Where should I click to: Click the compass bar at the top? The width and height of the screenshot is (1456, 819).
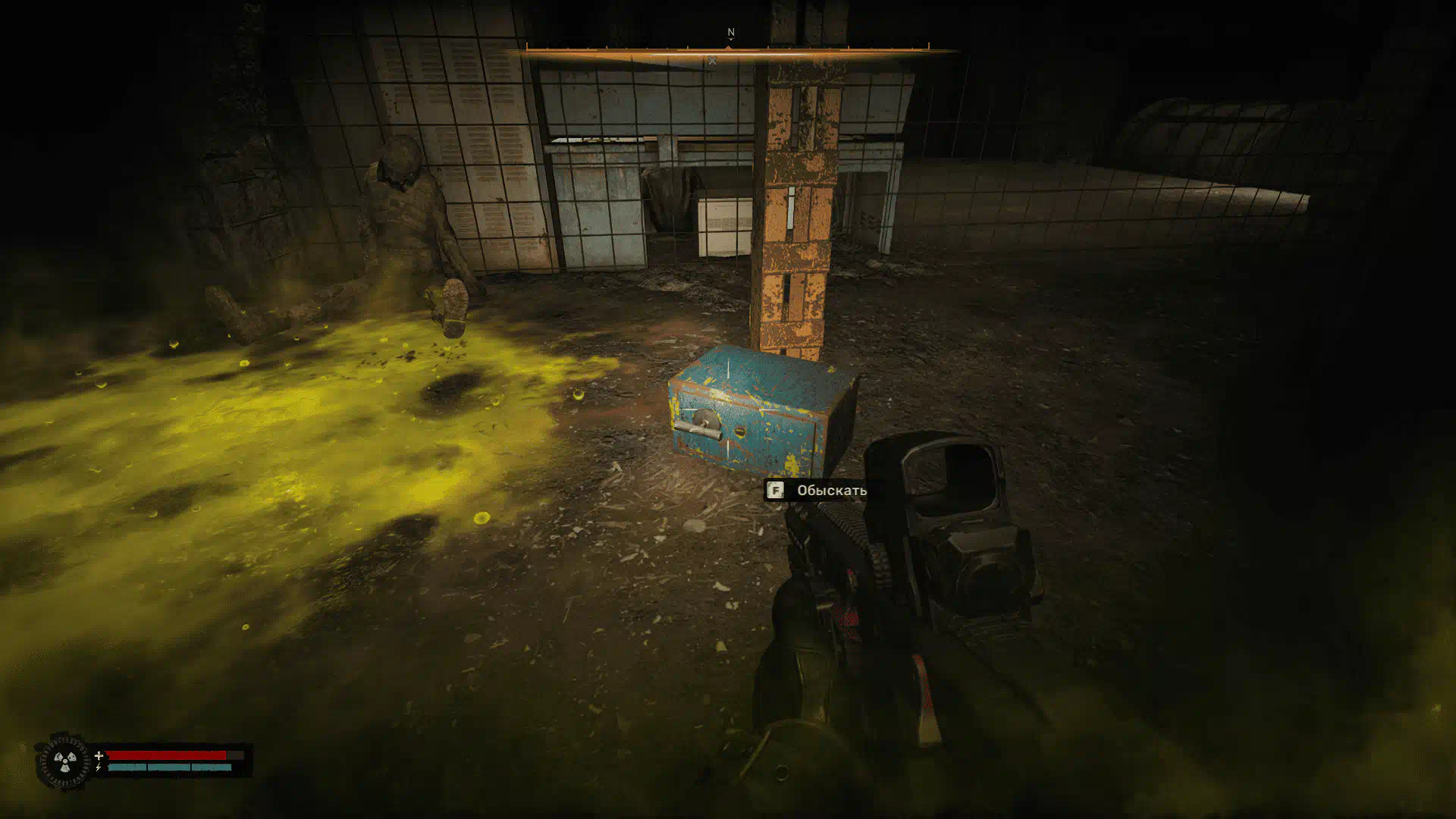click(x=728, y=49)
